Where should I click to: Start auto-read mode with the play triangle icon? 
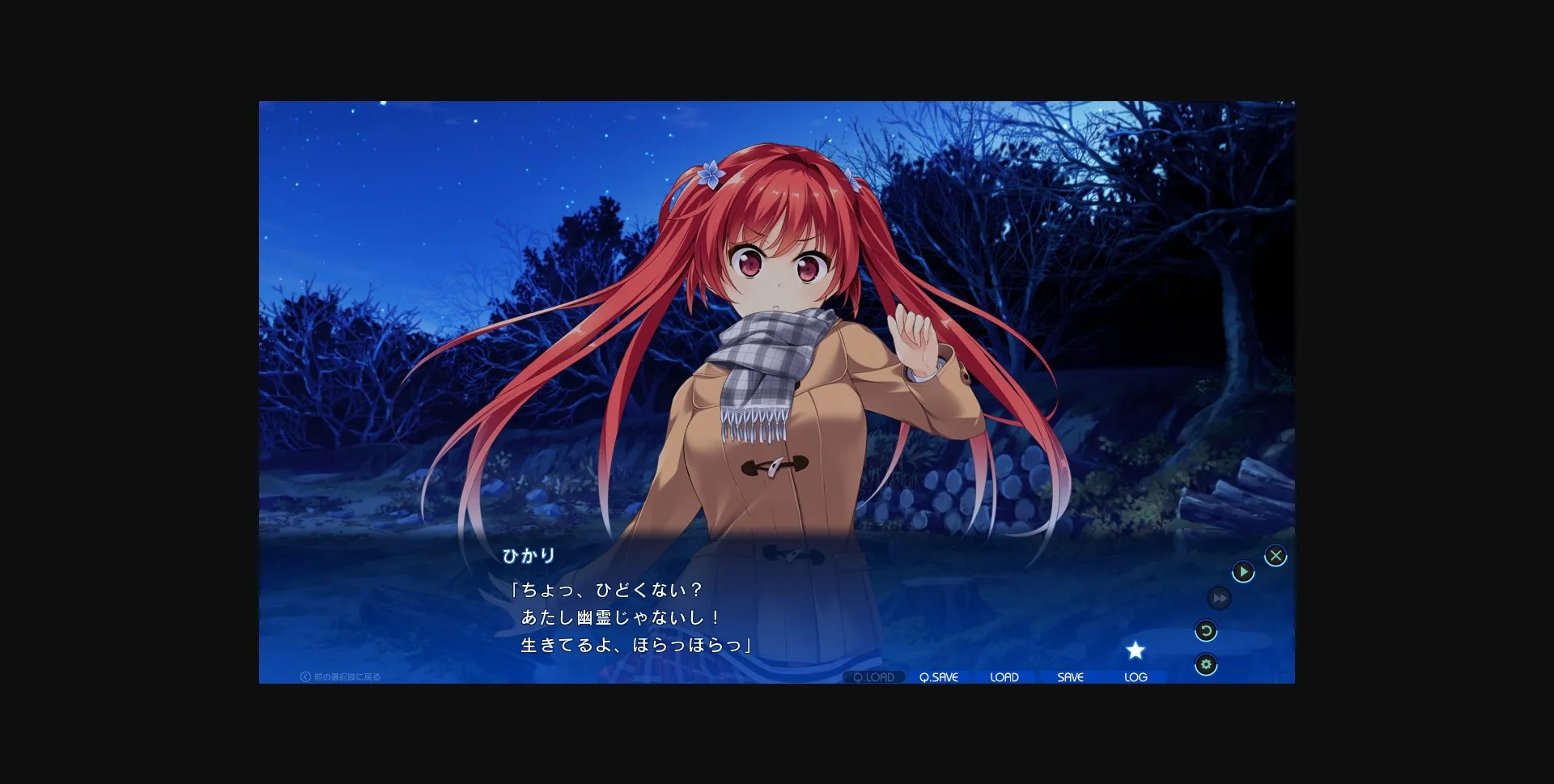[1244, 571]
